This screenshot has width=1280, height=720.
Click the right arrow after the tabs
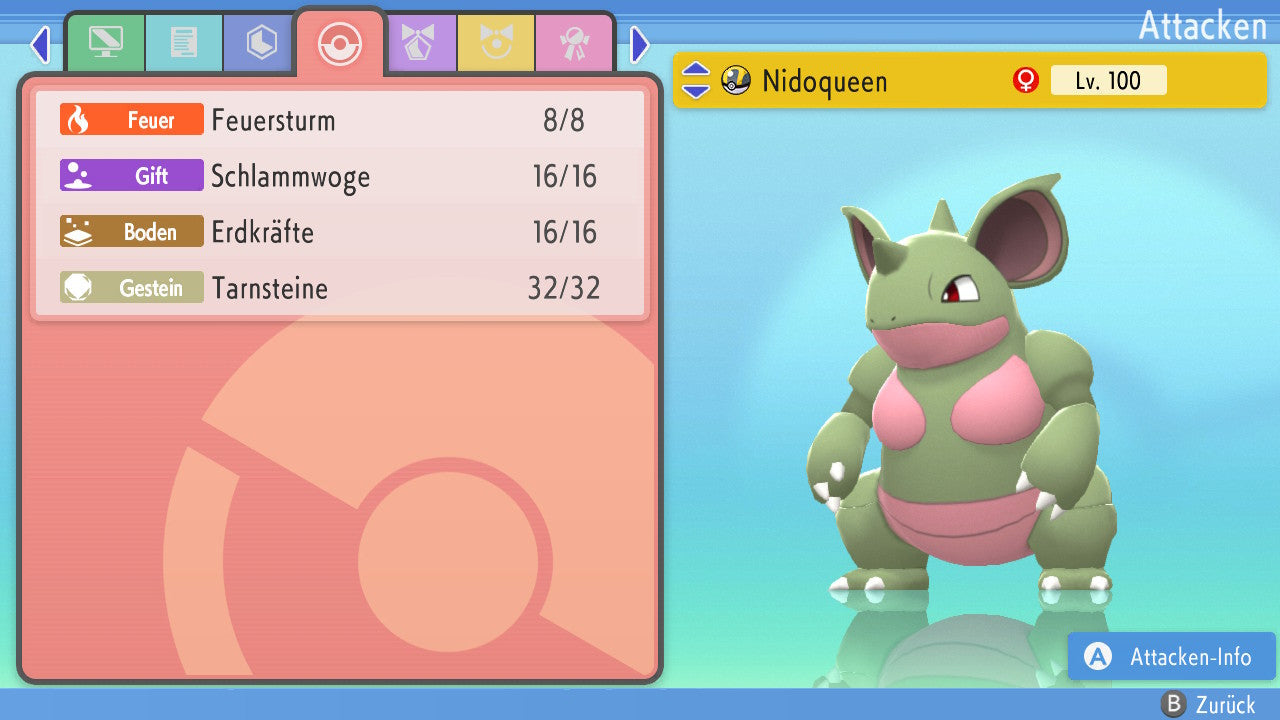pos(640,44)
